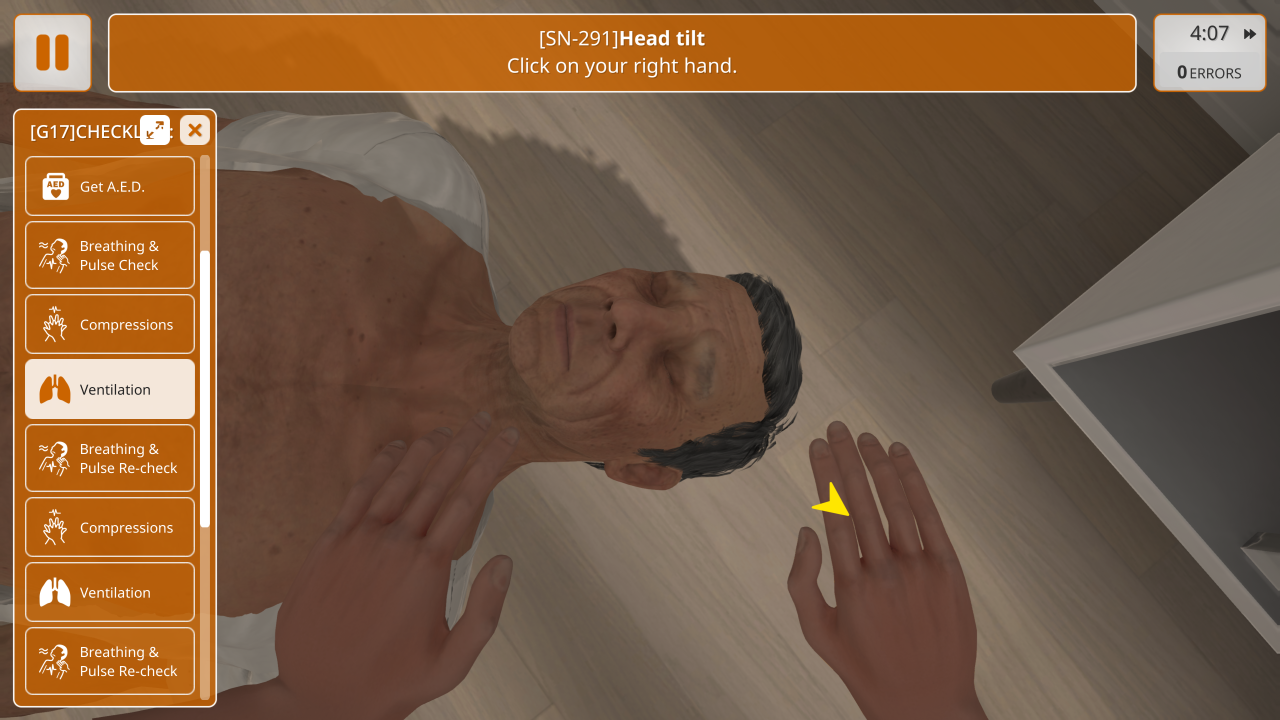Choose the highlighted Ventilation step
Viewport: 1280px width, 720px height.
[x=110, y=389]
